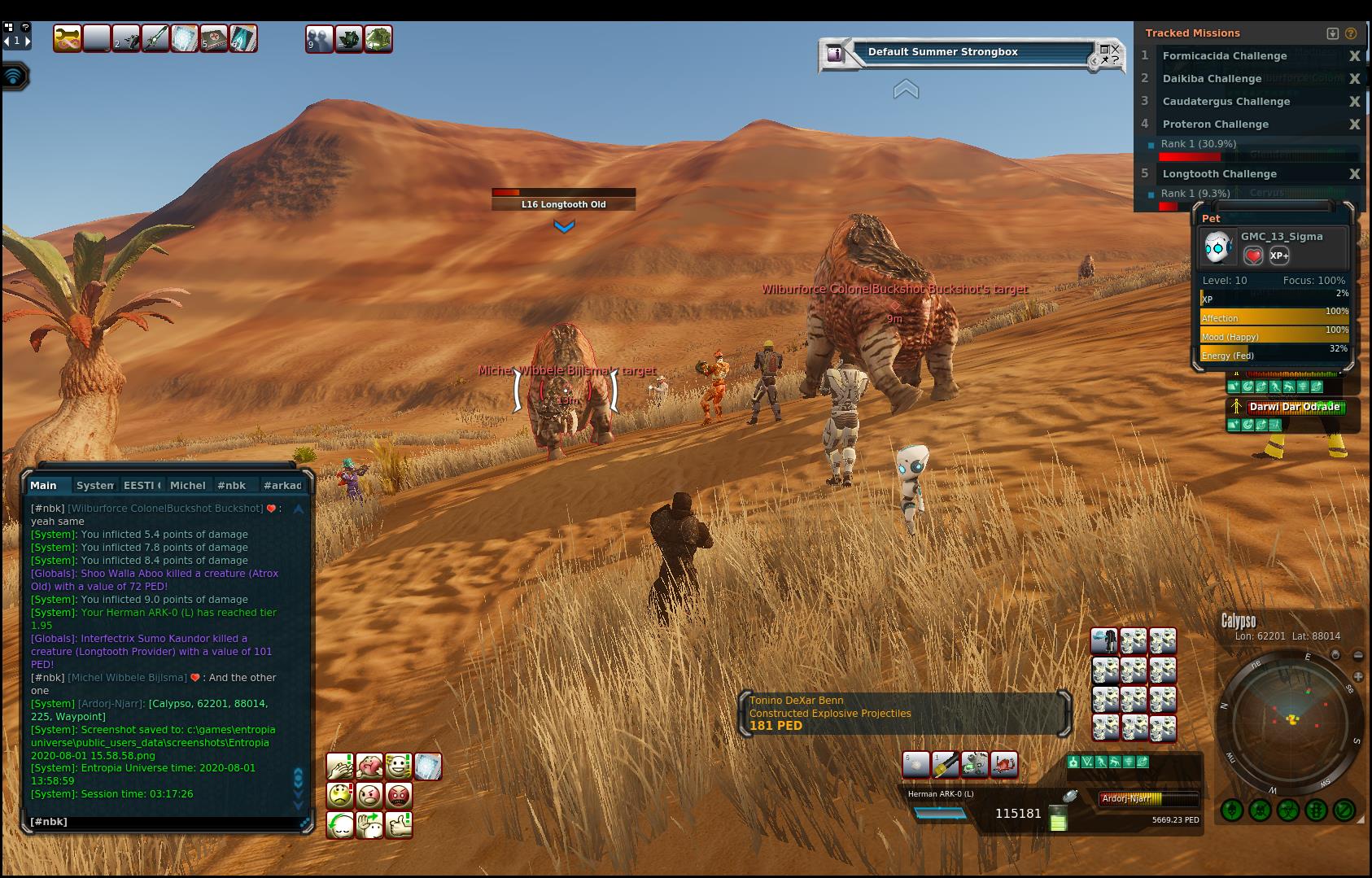Zoom in the radar with plus button
The height and width of the screenshot is (878, 1372).
point(1357,676)
